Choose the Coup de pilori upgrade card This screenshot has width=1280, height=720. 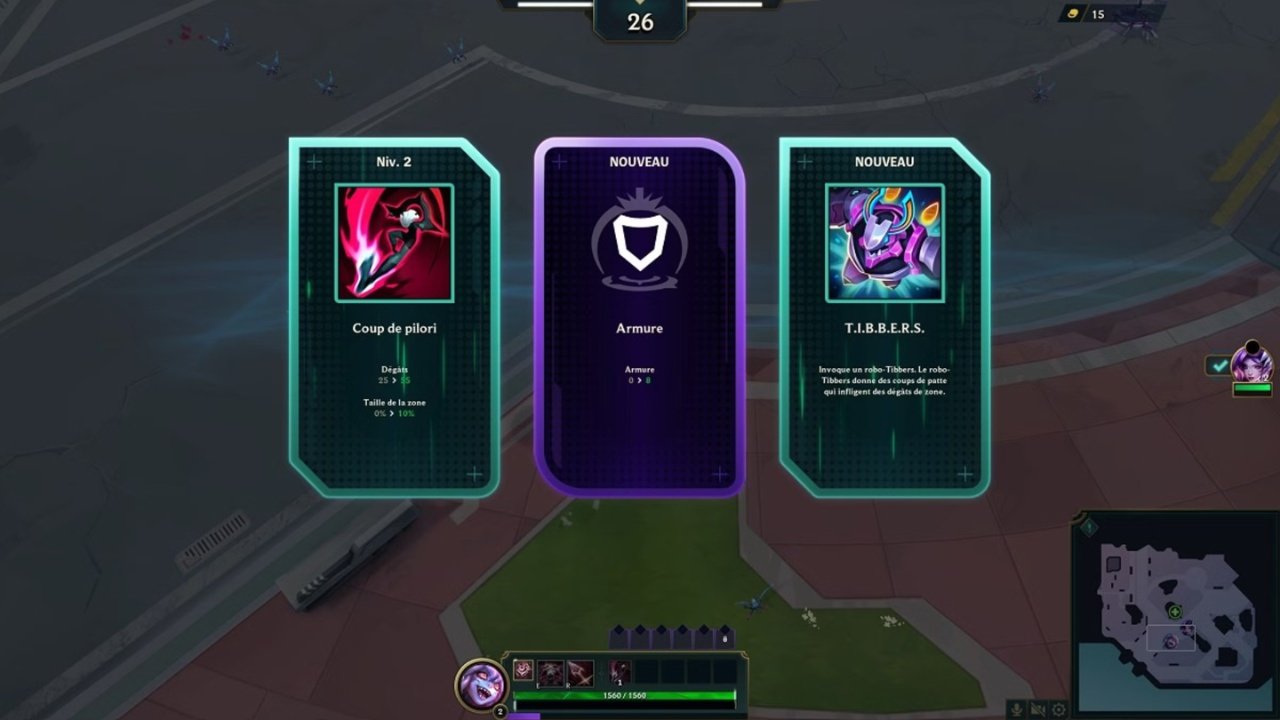coord(396,320)
